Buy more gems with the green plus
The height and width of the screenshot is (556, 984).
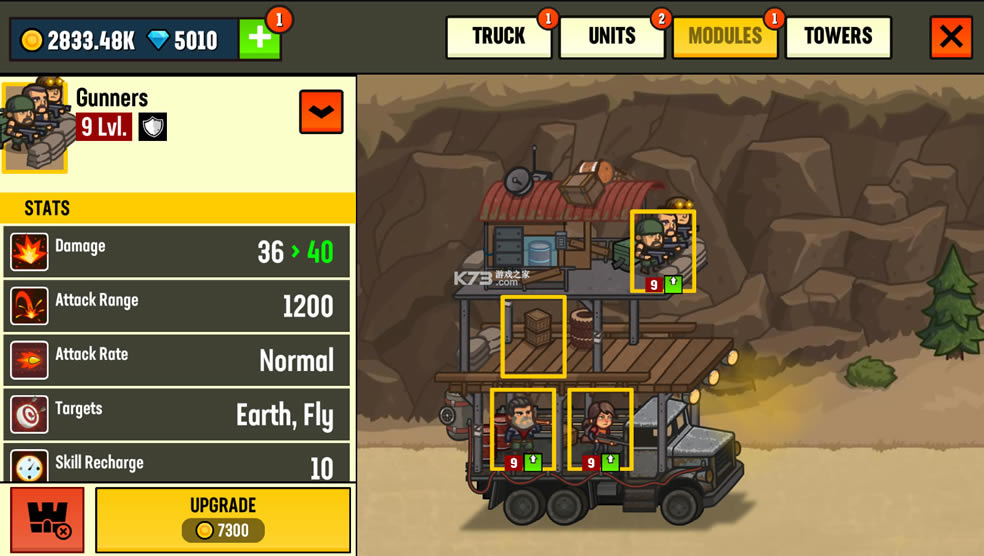pyautogui.click(x=259, y=39)
